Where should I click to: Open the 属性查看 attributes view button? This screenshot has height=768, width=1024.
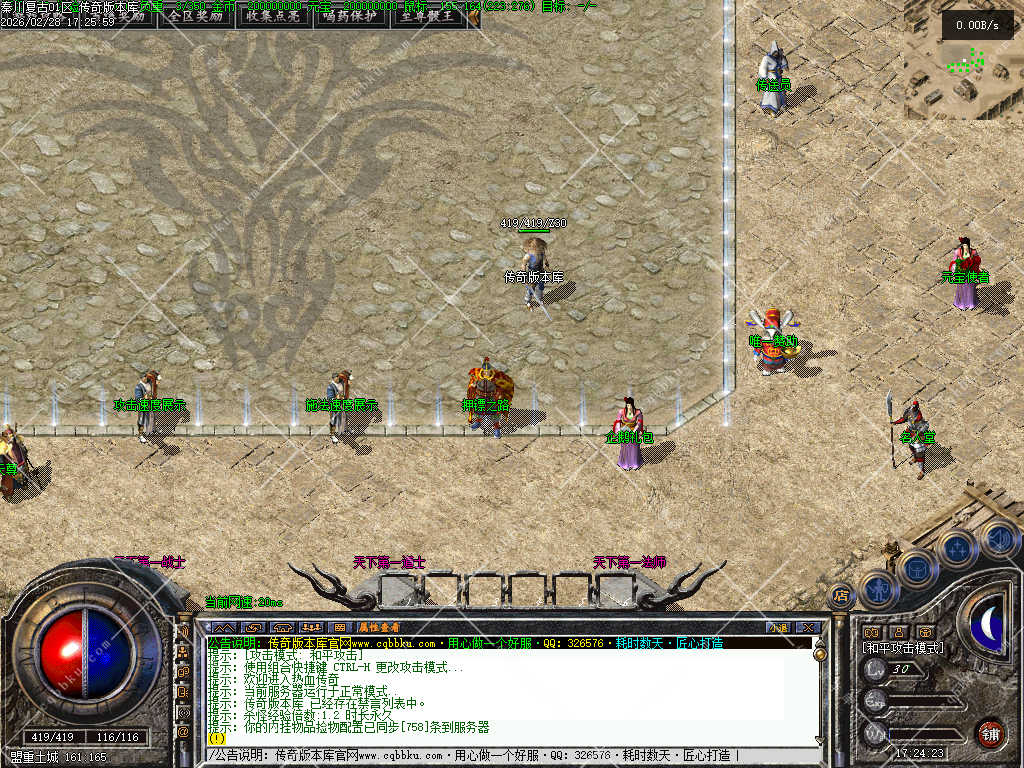click(x=381, y=627)
